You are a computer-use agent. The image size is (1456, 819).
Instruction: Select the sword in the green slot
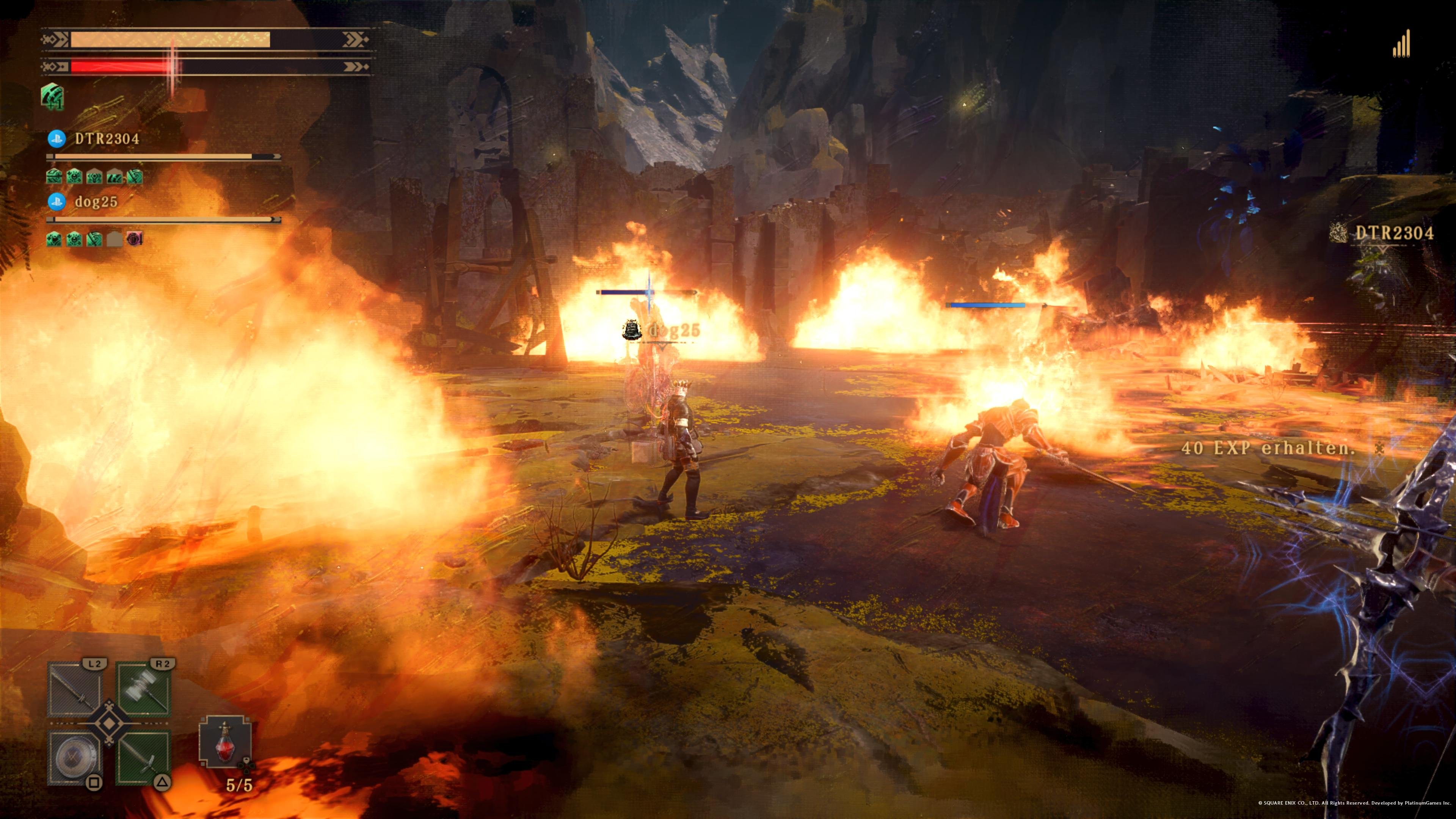(x=144, y=758)
